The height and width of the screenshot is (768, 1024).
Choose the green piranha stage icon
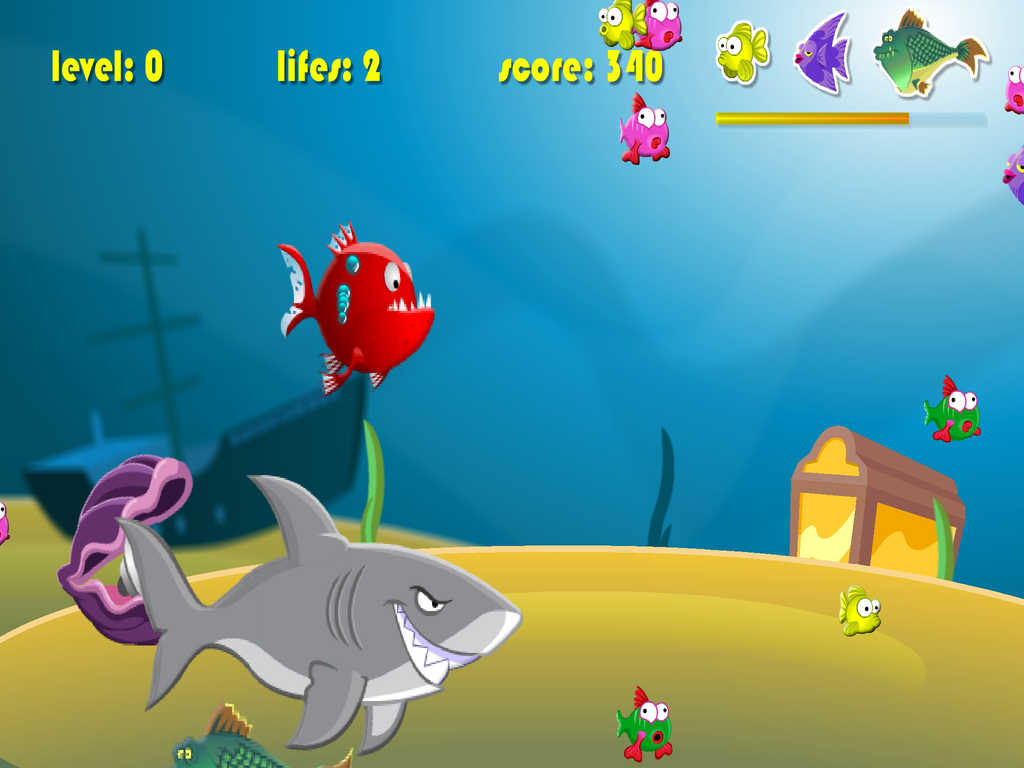pyautogui.click(x=926, y=52)
